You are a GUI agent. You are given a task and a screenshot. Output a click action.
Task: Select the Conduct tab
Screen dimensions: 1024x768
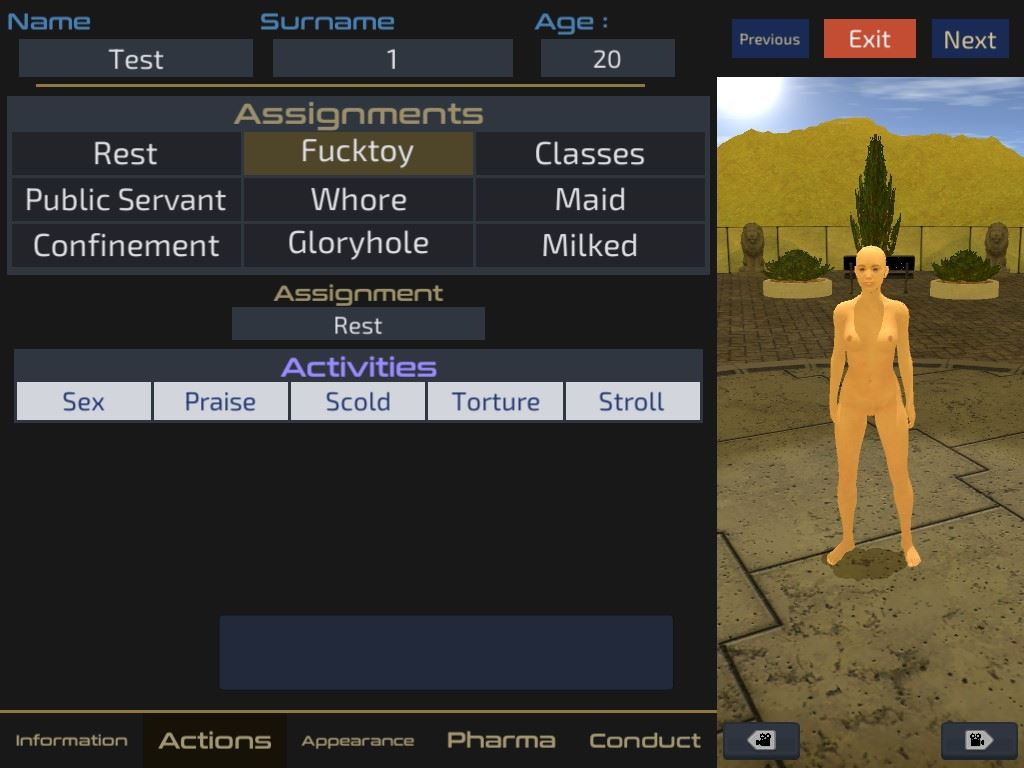point(644,740)
